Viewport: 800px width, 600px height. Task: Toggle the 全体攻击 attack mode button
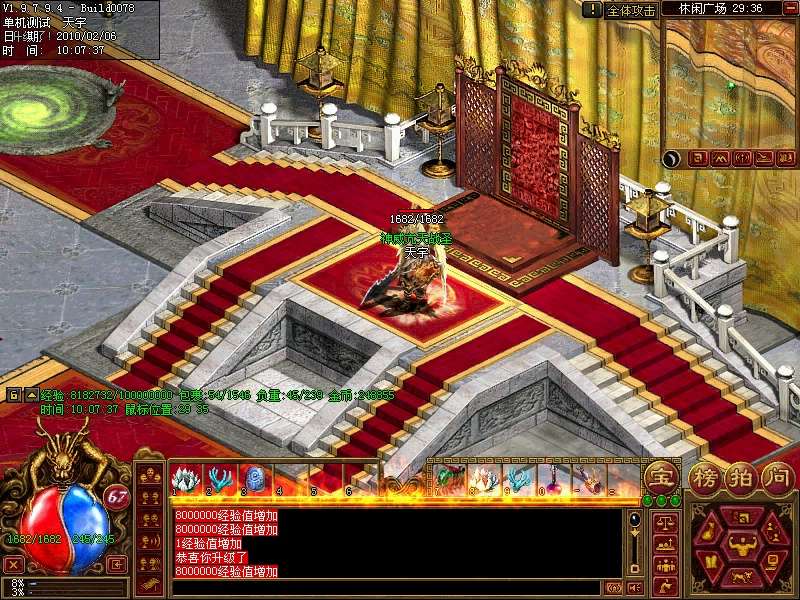[631, 10]
